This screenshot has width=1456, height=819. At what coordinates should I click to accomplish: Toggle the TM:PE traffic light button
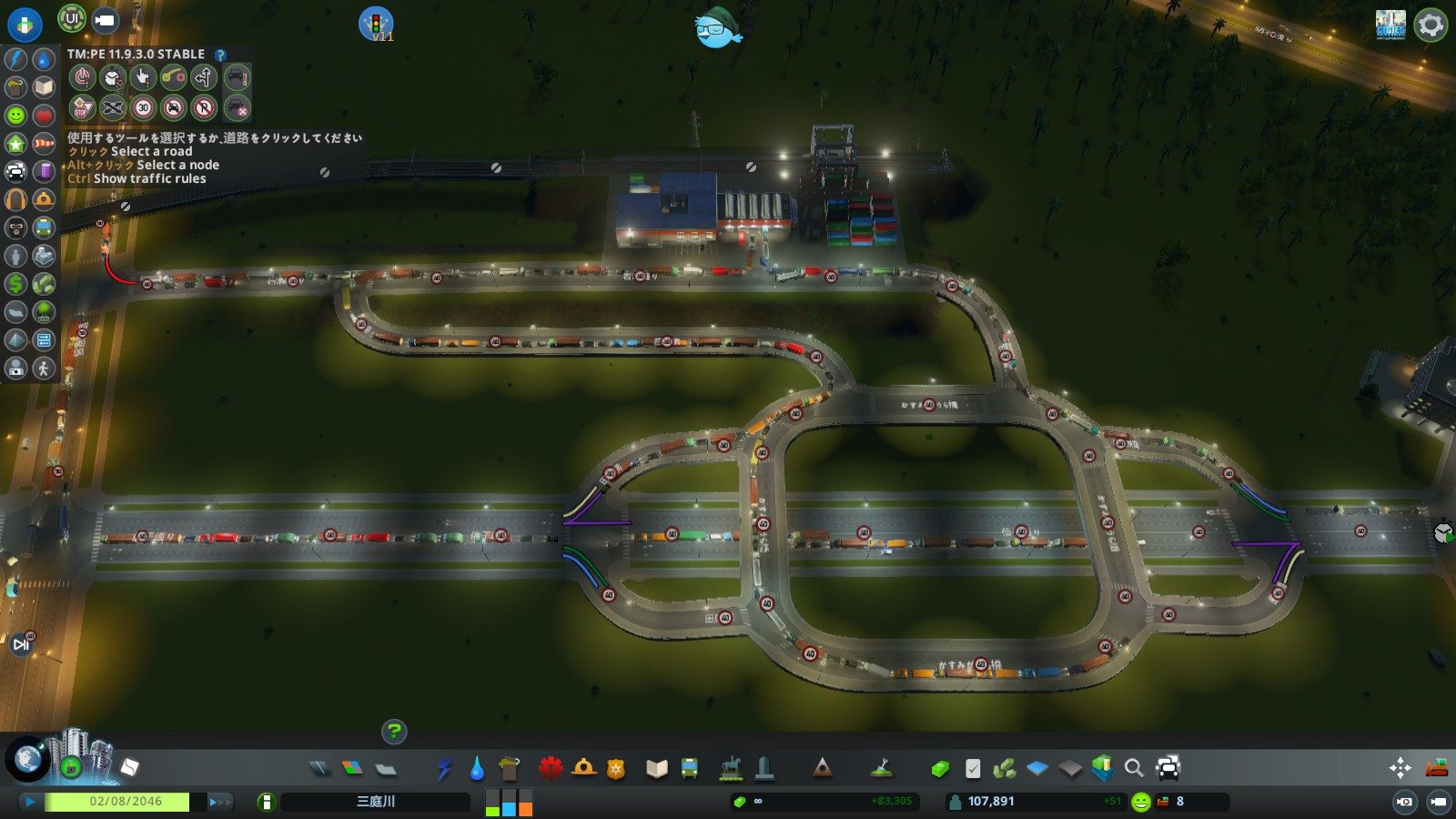point(376,24)
